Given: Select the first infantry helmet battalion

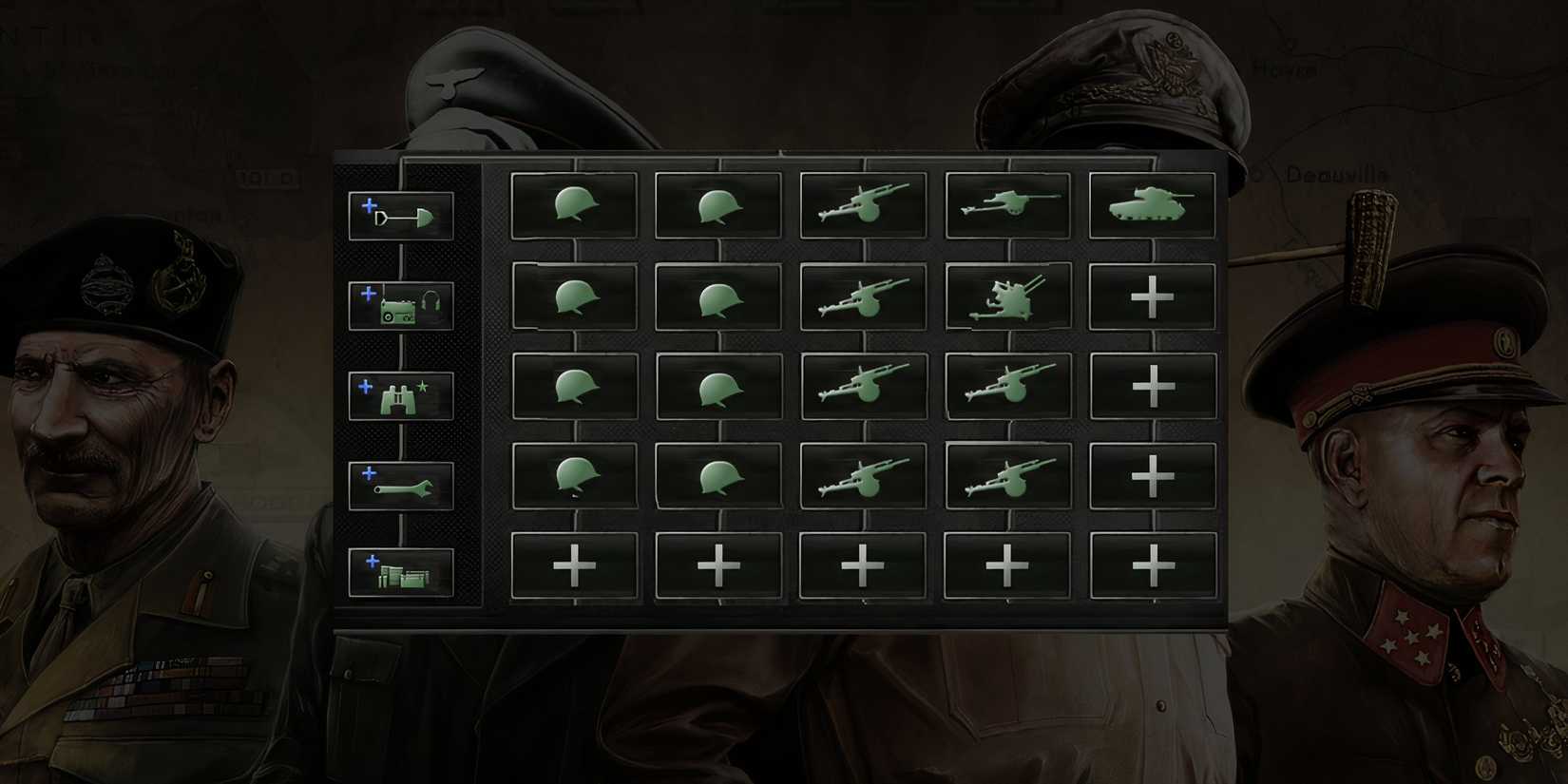Looking at the screenshot, I should click(x=574, y=204).
